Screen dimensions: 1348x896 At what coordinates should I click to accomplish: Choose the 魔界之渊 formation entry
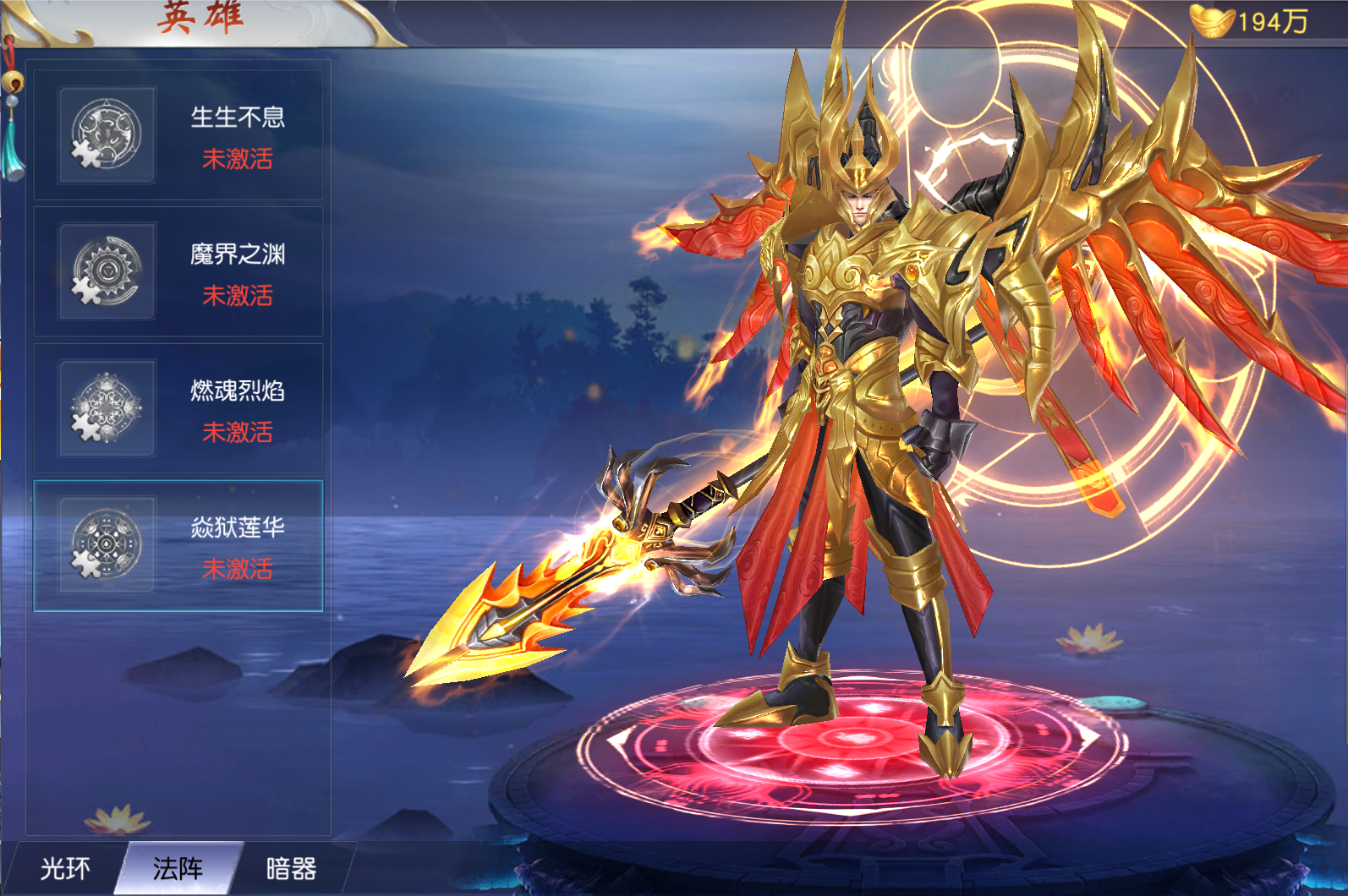point(178,272)
